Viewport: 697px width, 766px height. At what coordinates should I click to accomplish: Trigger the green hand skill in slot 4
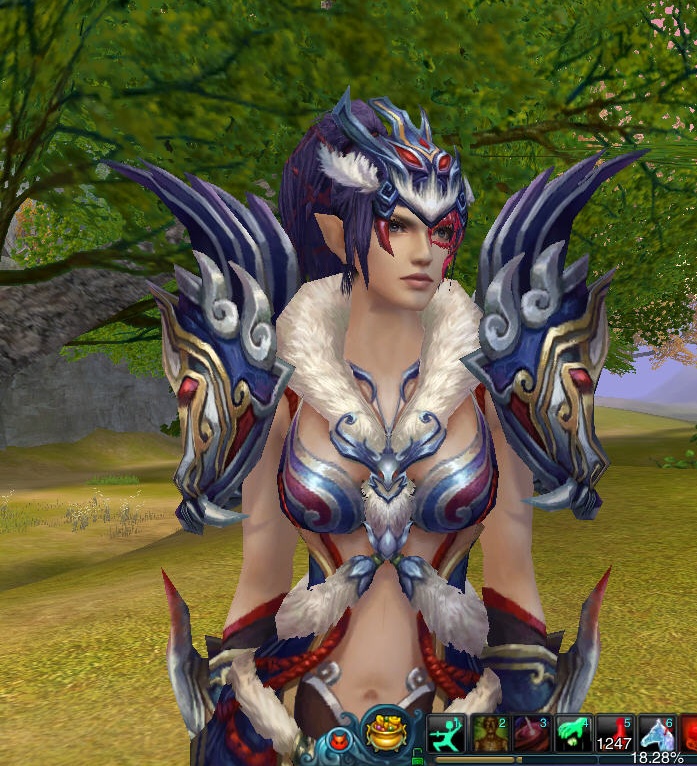click(x=573, y=734)
